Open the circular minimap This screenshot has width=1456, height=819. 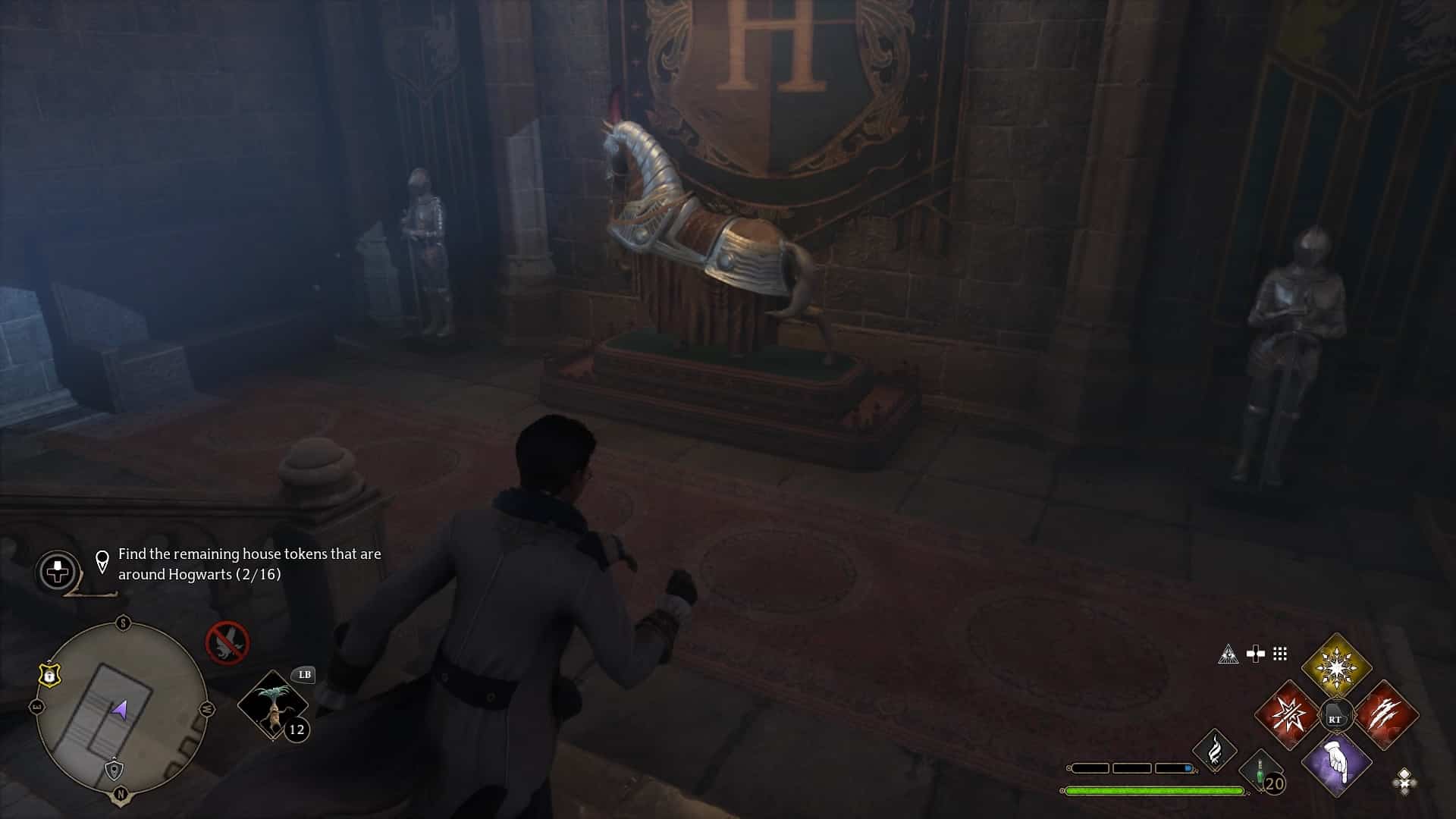(121, 708)
